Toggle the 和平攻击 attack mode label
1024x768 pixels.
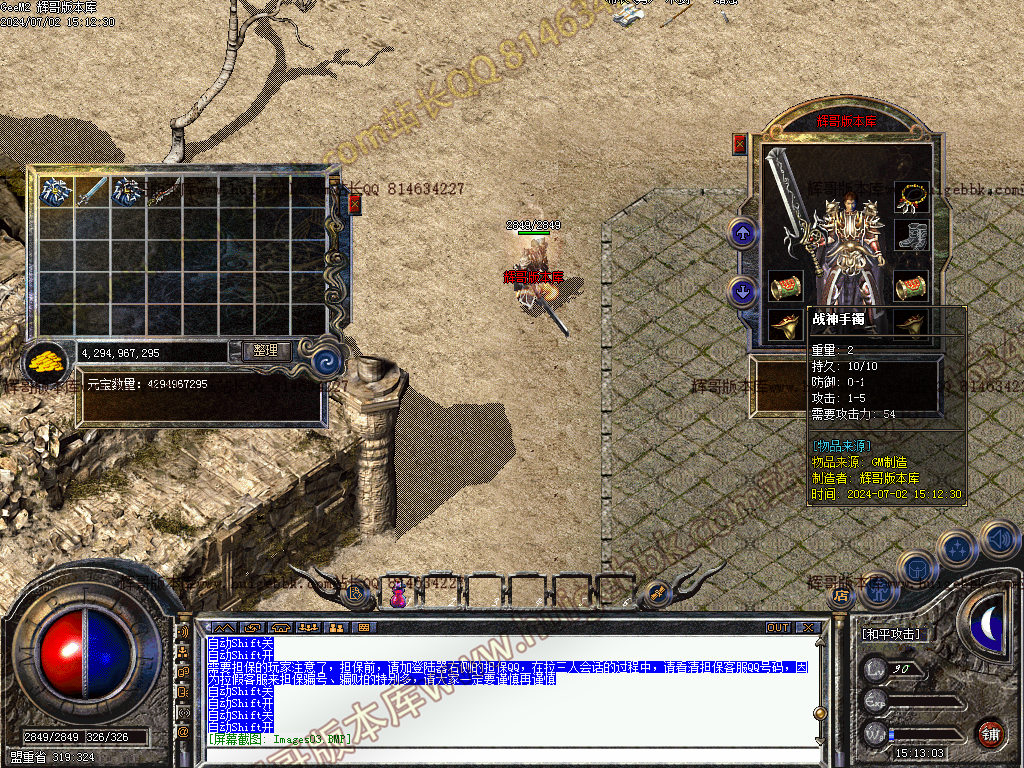pos(891,634)
